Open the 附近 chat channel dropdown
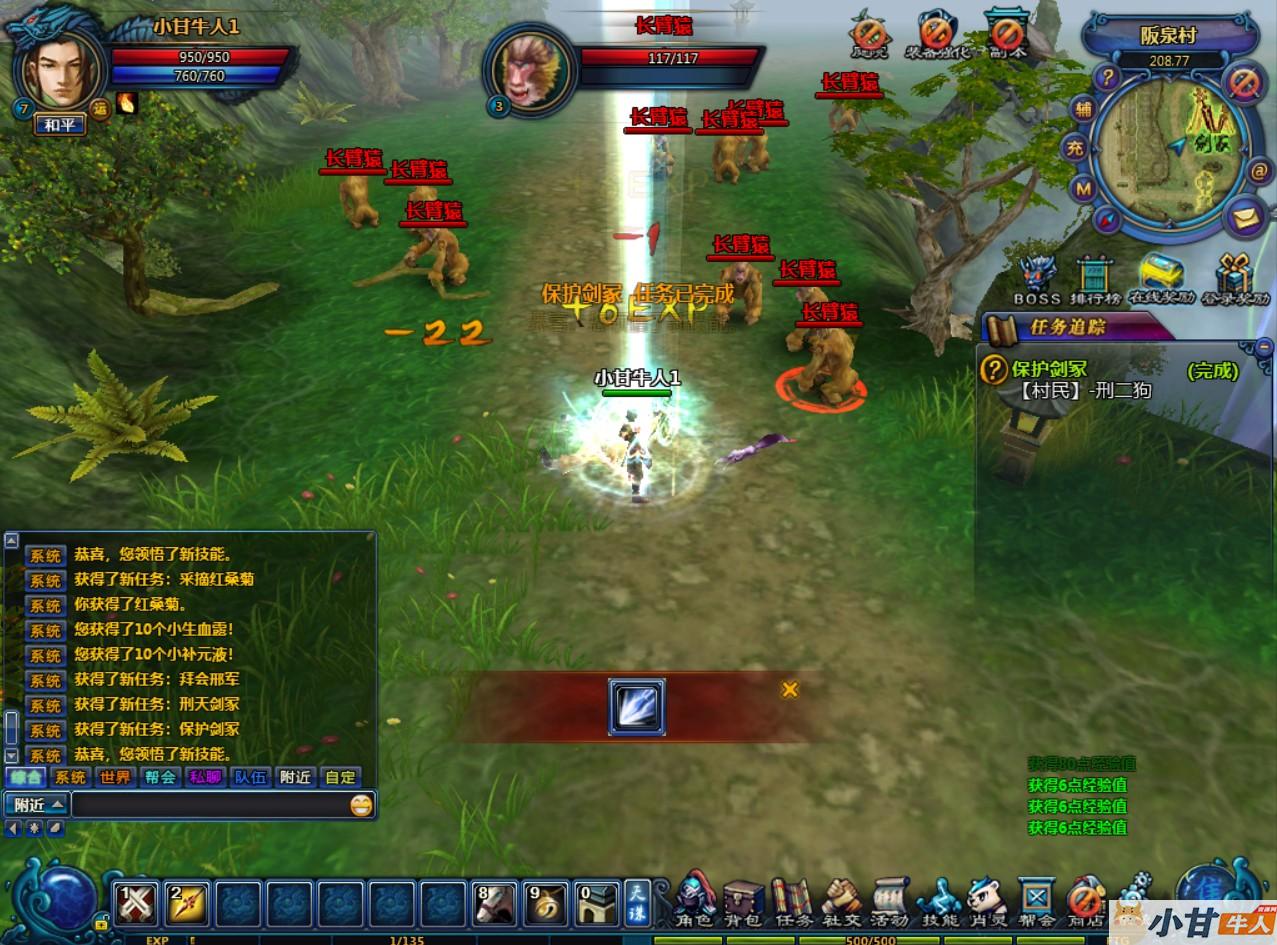Screen dimensions: 1277x945 36,804
